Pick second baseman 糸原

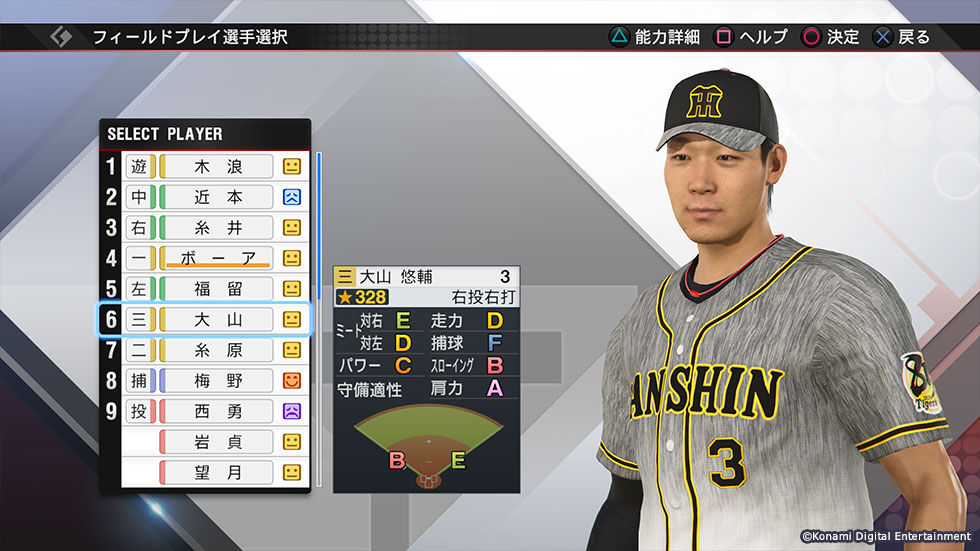[218, 350]
